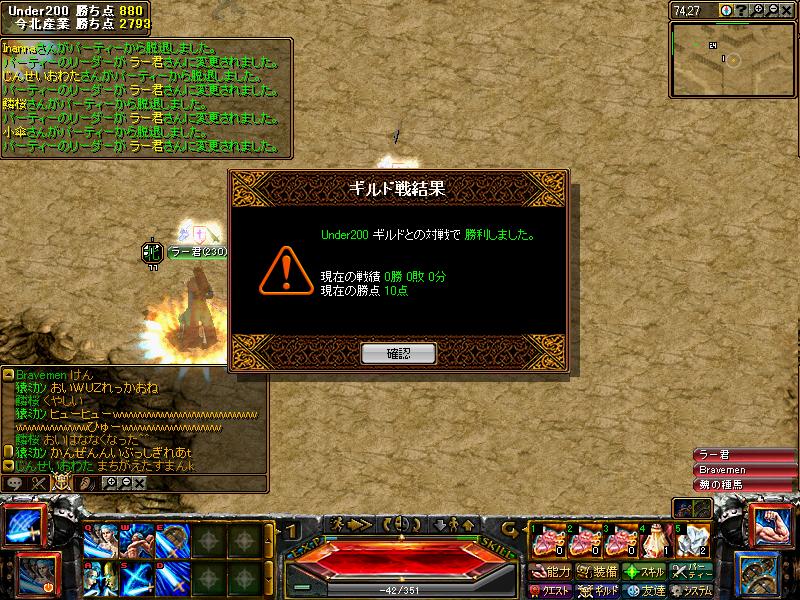The image size is (800, 600).
Task: Open the パーティー (party) menu
Action: (x=694, y=572)
